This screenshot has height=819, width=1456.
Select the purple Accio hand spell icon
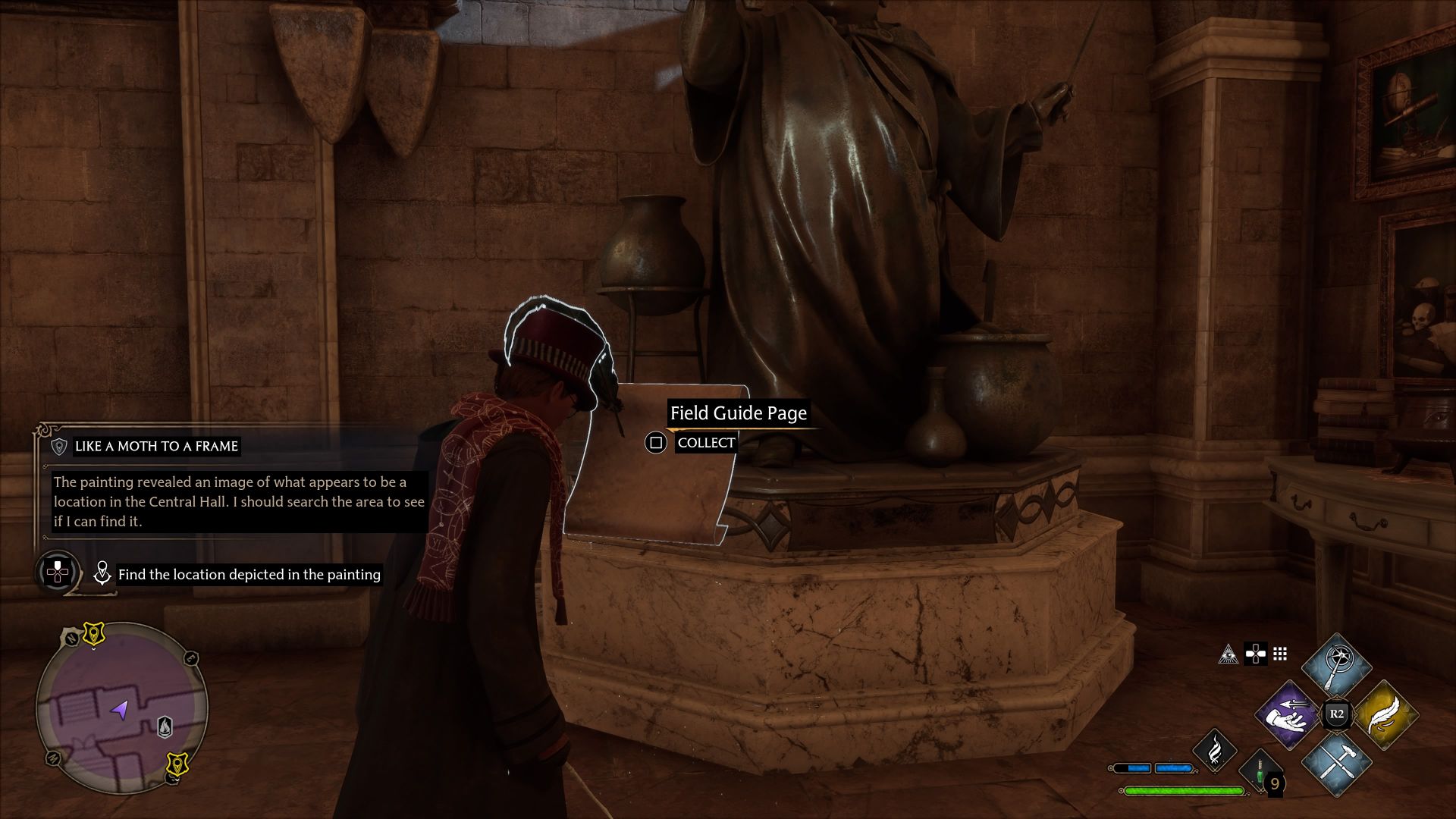(x=1288, y=715)
